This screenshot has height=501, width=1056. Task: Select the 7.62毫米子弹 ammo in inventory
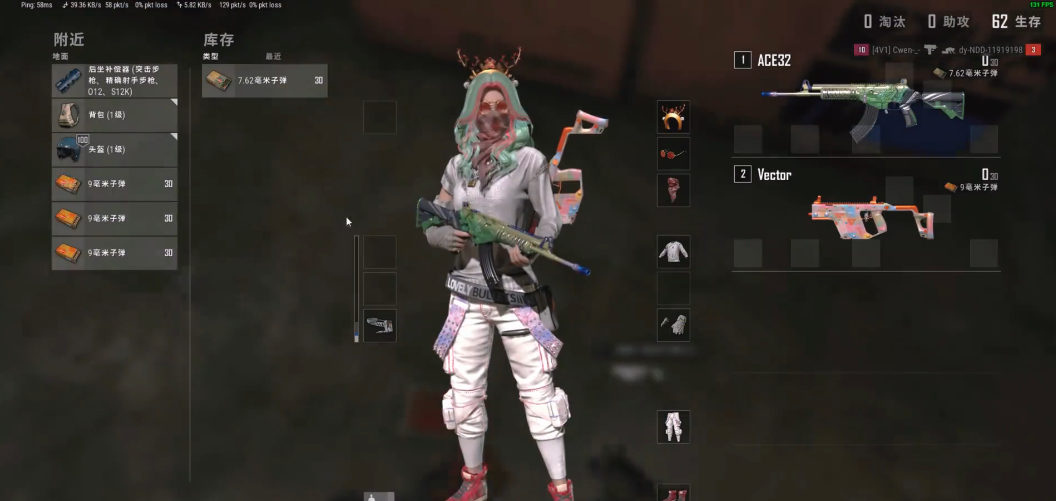[264, 80]
